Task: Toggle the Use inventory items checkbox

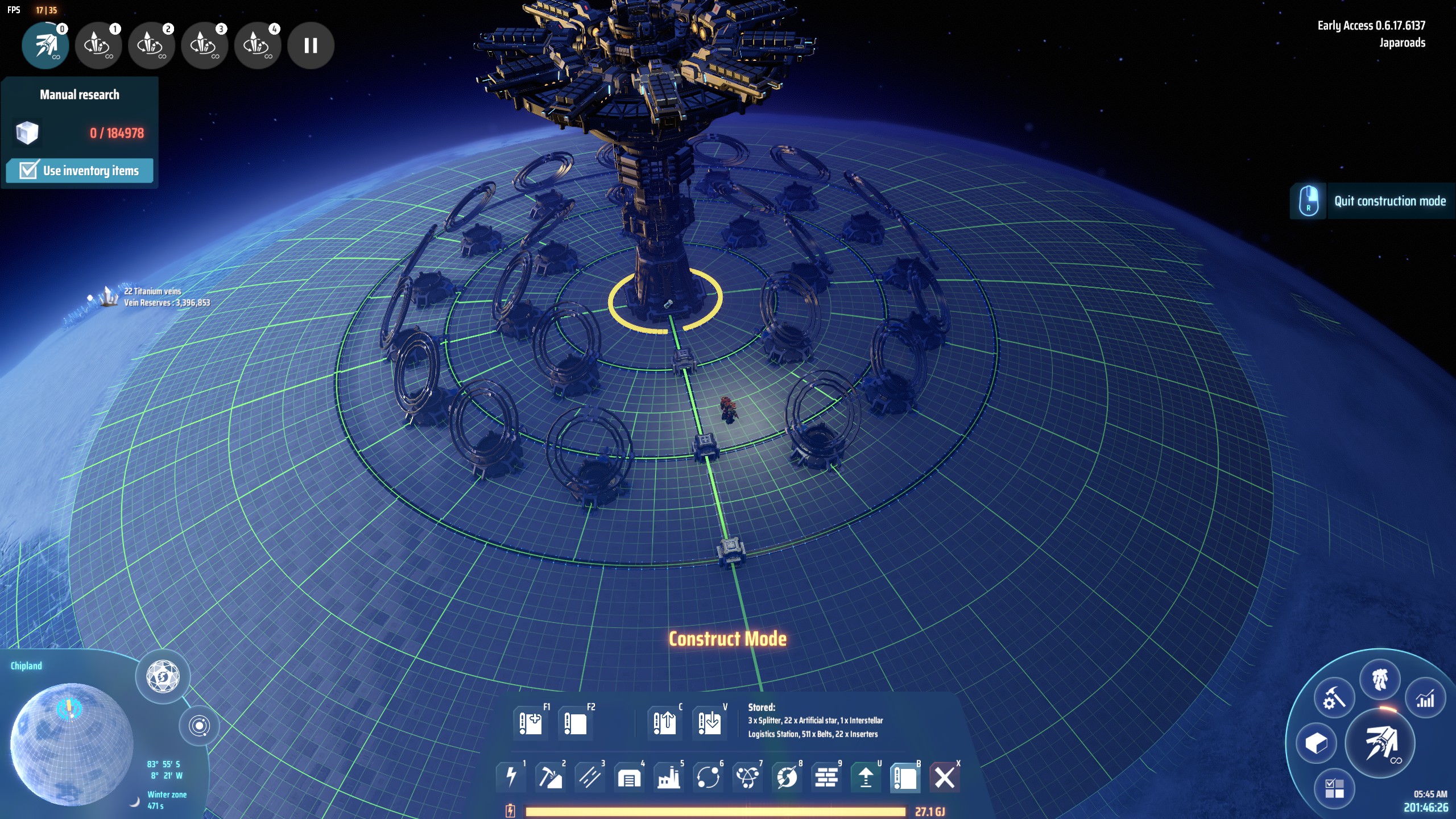Action: coord(28,171)
